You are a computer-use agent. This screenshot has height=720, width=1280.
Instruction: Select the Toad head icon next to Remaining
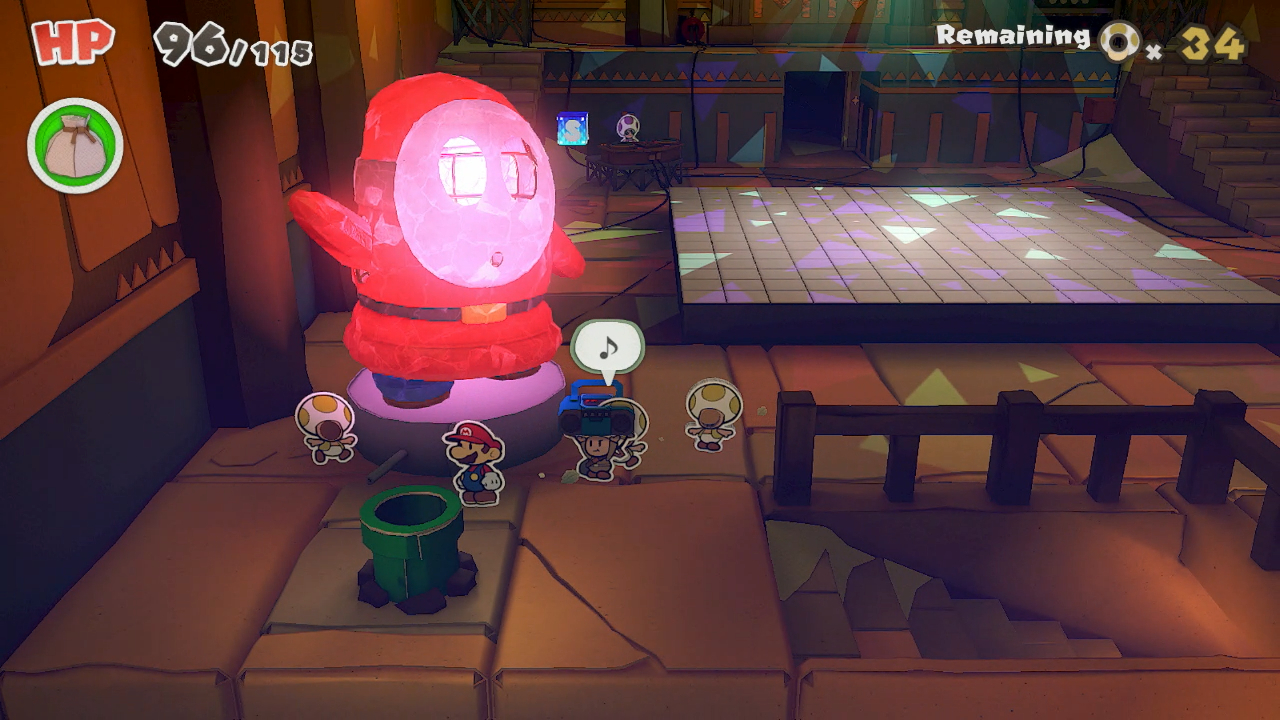tap(1121, 41)
